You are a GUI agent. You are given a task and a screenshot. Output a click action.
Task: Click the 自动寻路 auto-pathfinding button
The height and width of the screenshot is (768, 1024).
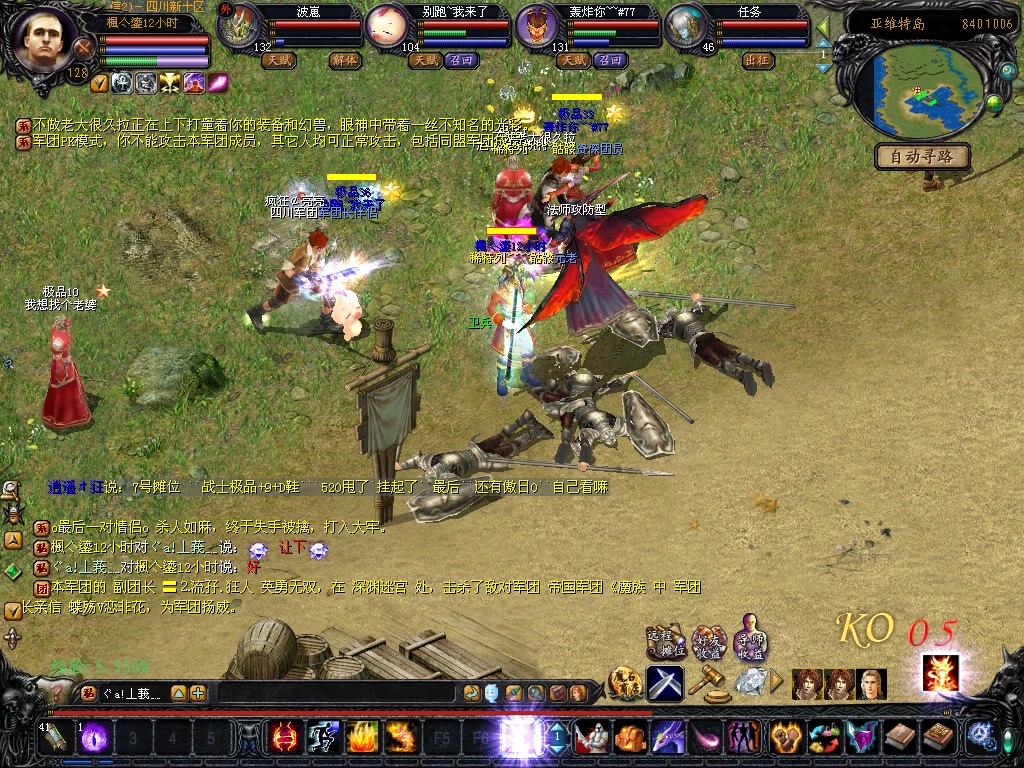pos(923,157)
